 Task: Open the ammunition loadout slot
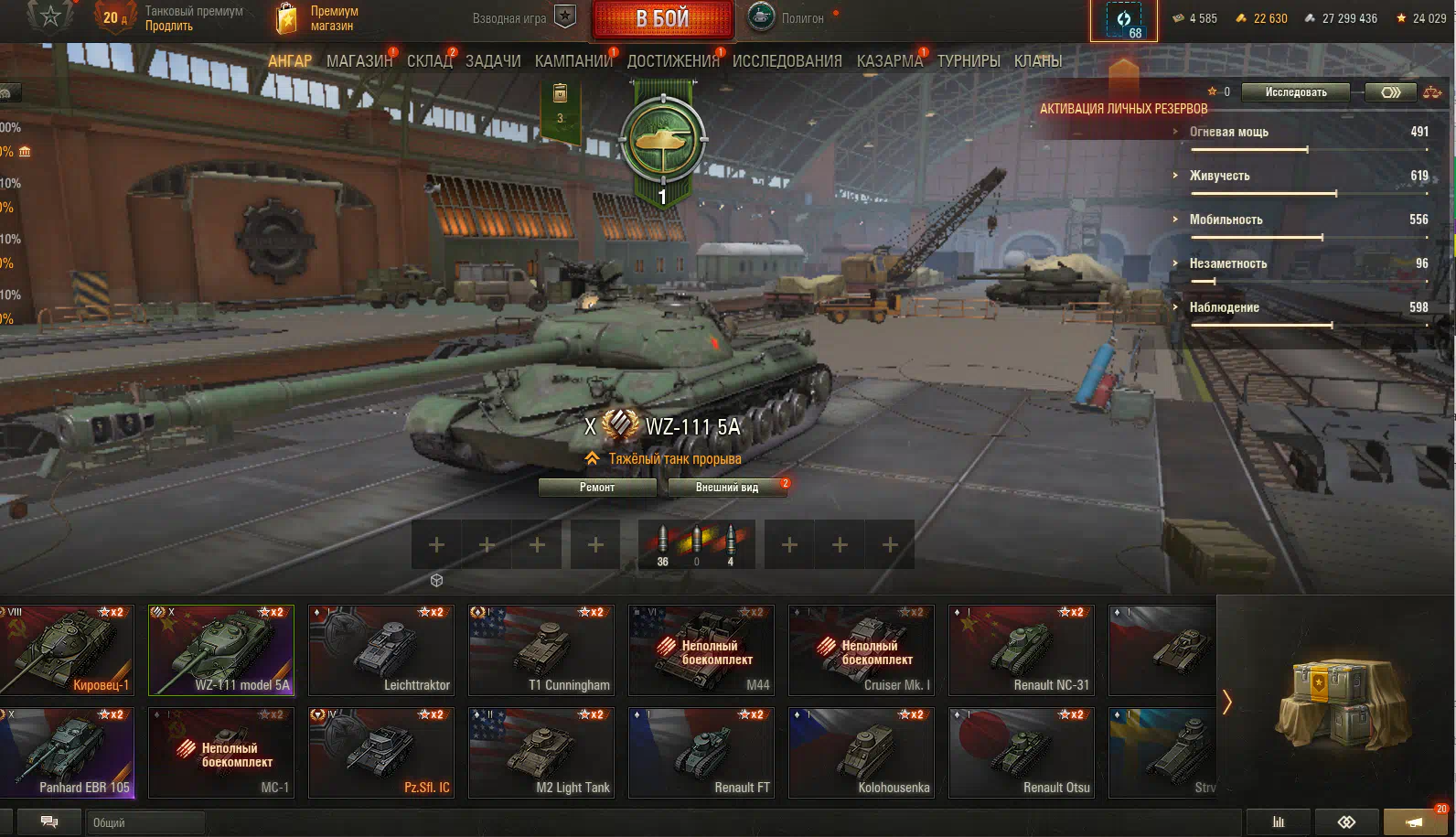696,545
